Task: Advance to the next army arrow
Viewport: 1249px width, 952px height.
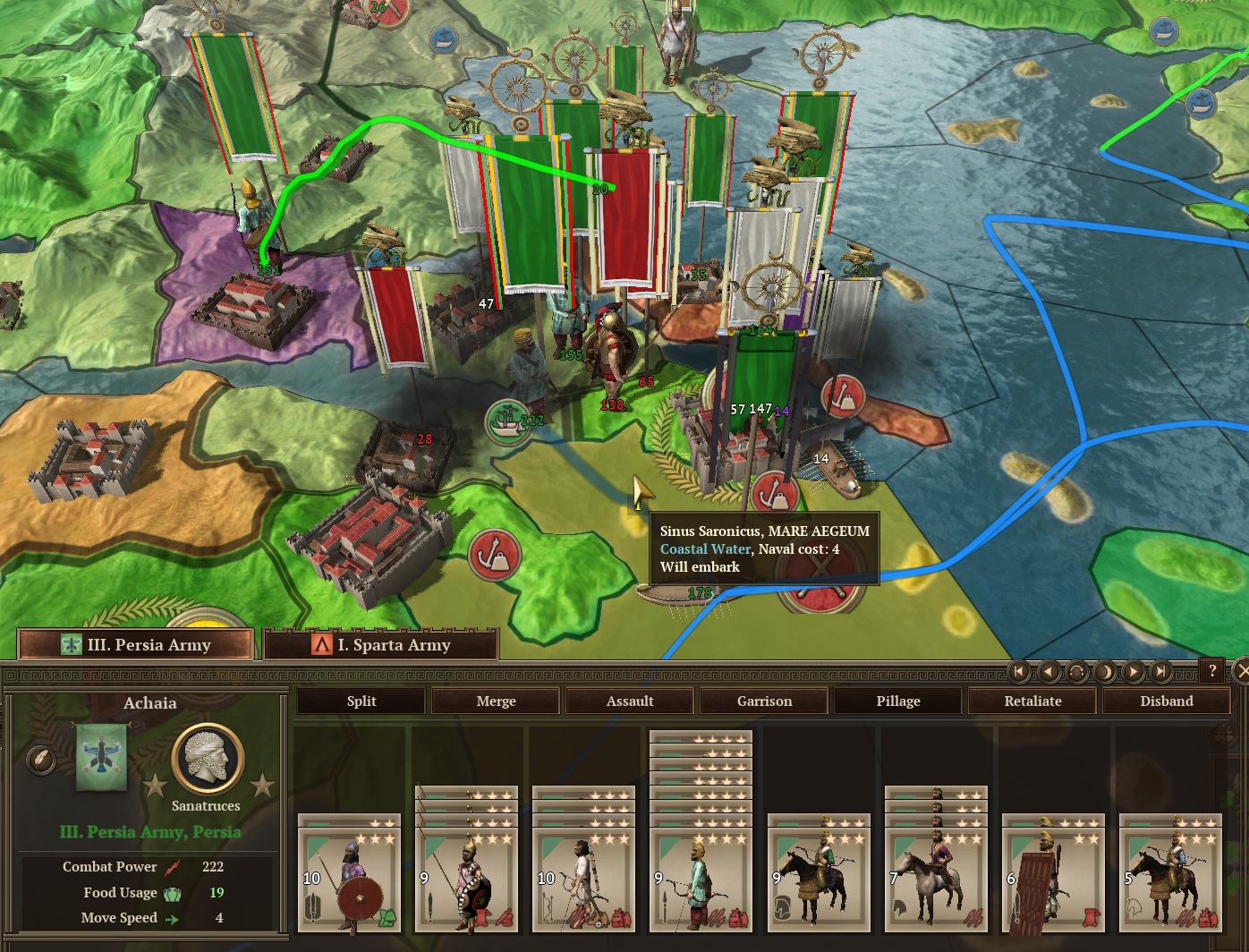Action: (1133, 671)
